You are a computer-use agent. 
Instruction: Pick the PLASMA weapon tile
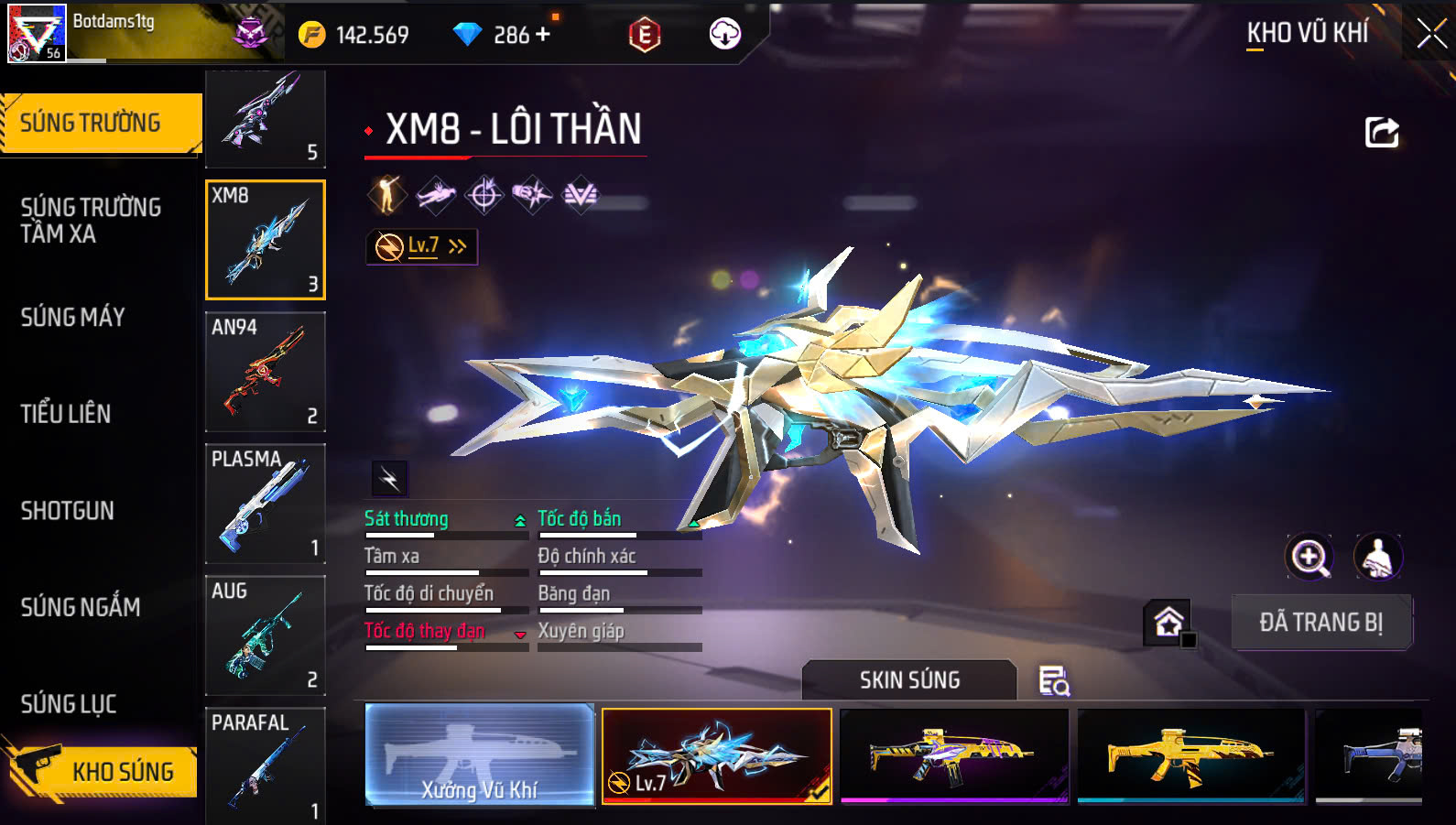tap(266, 504)
